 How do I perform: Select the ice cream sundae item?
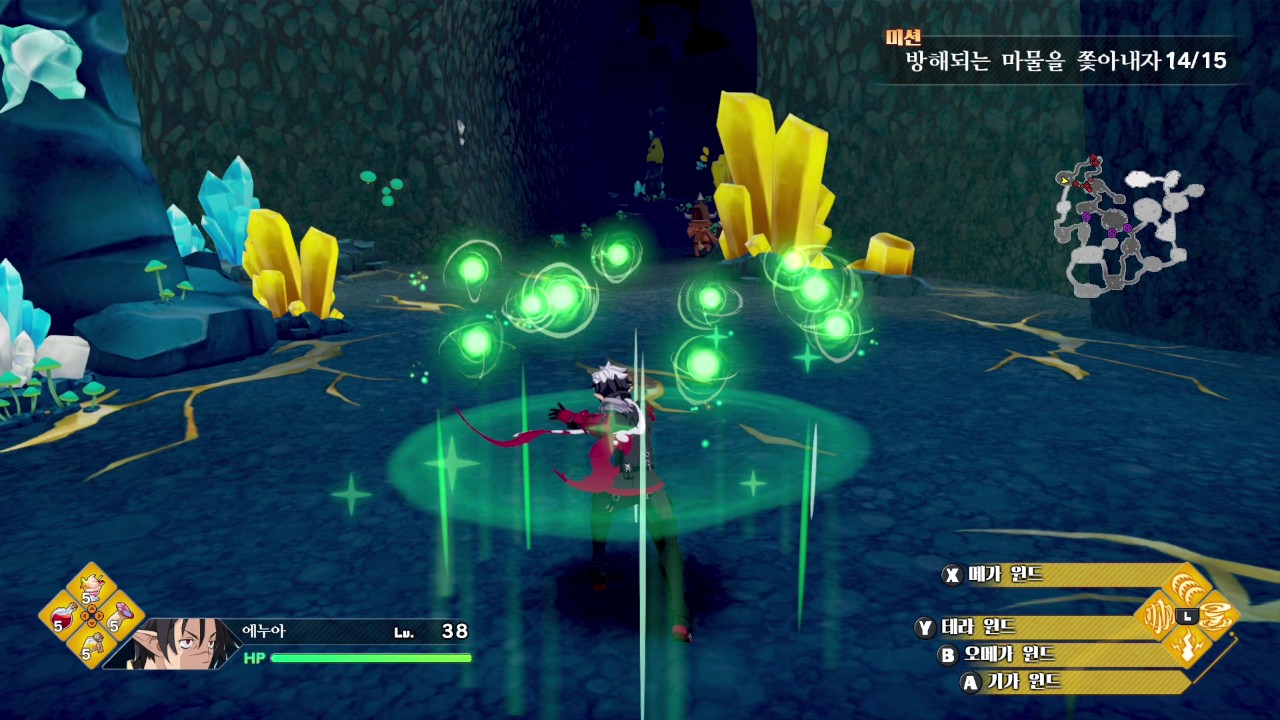pos(92,585)
